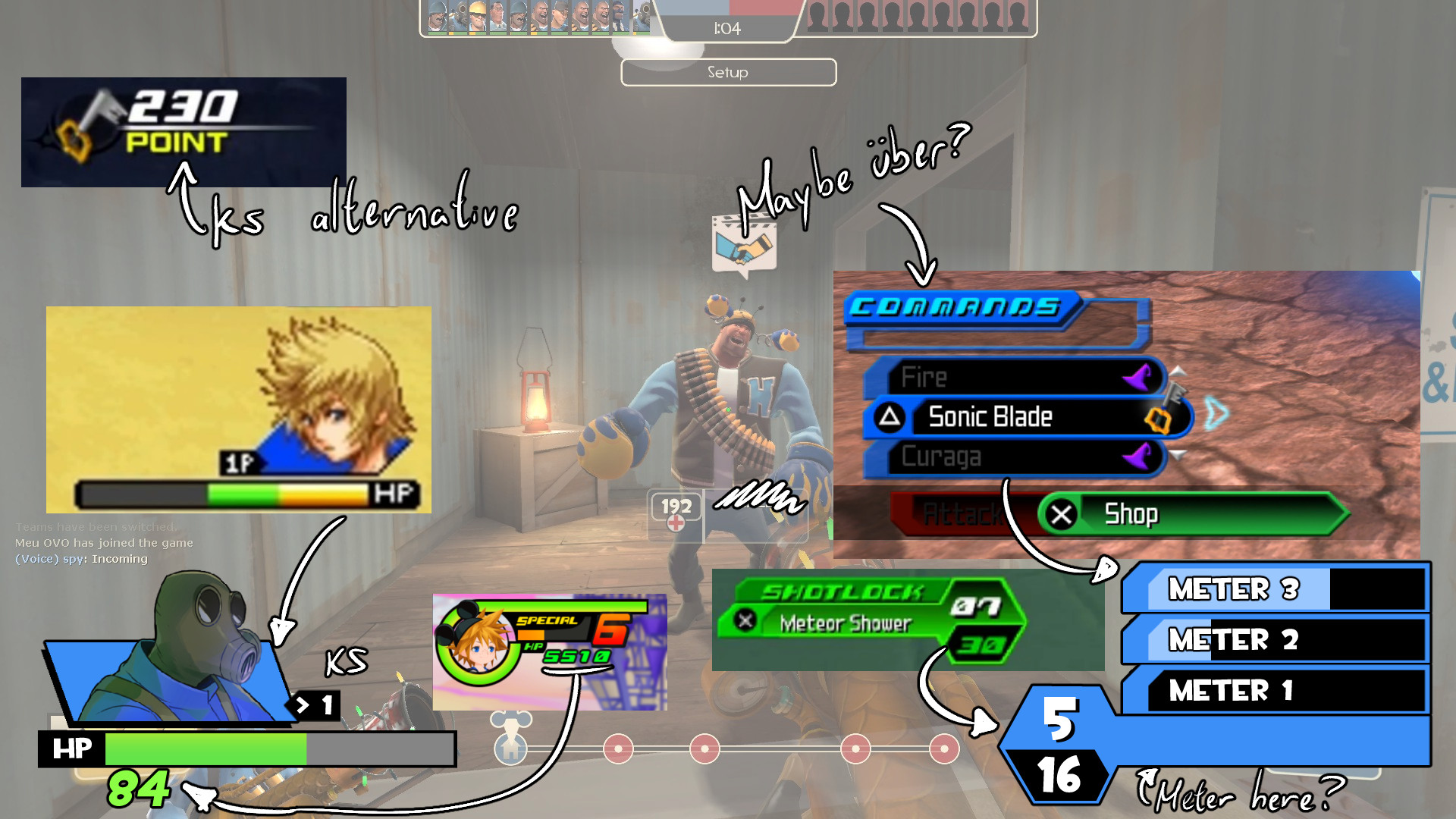Click the Setup banner at the top
This screenshot has width=1456, height=819.
pyautogui.click(x=728, y=72)
